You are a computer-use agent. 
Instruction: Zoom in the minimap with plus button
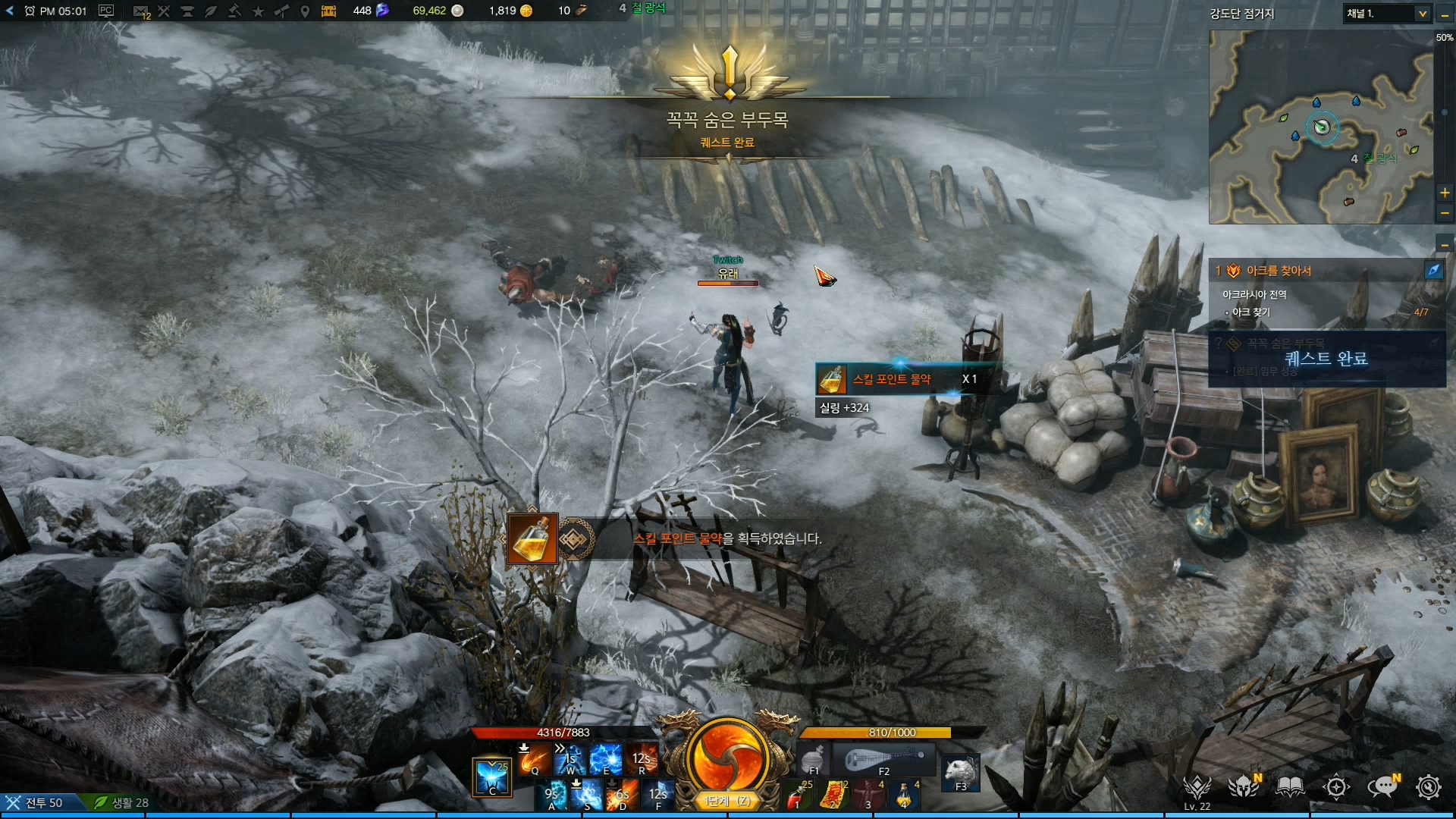1445,193
